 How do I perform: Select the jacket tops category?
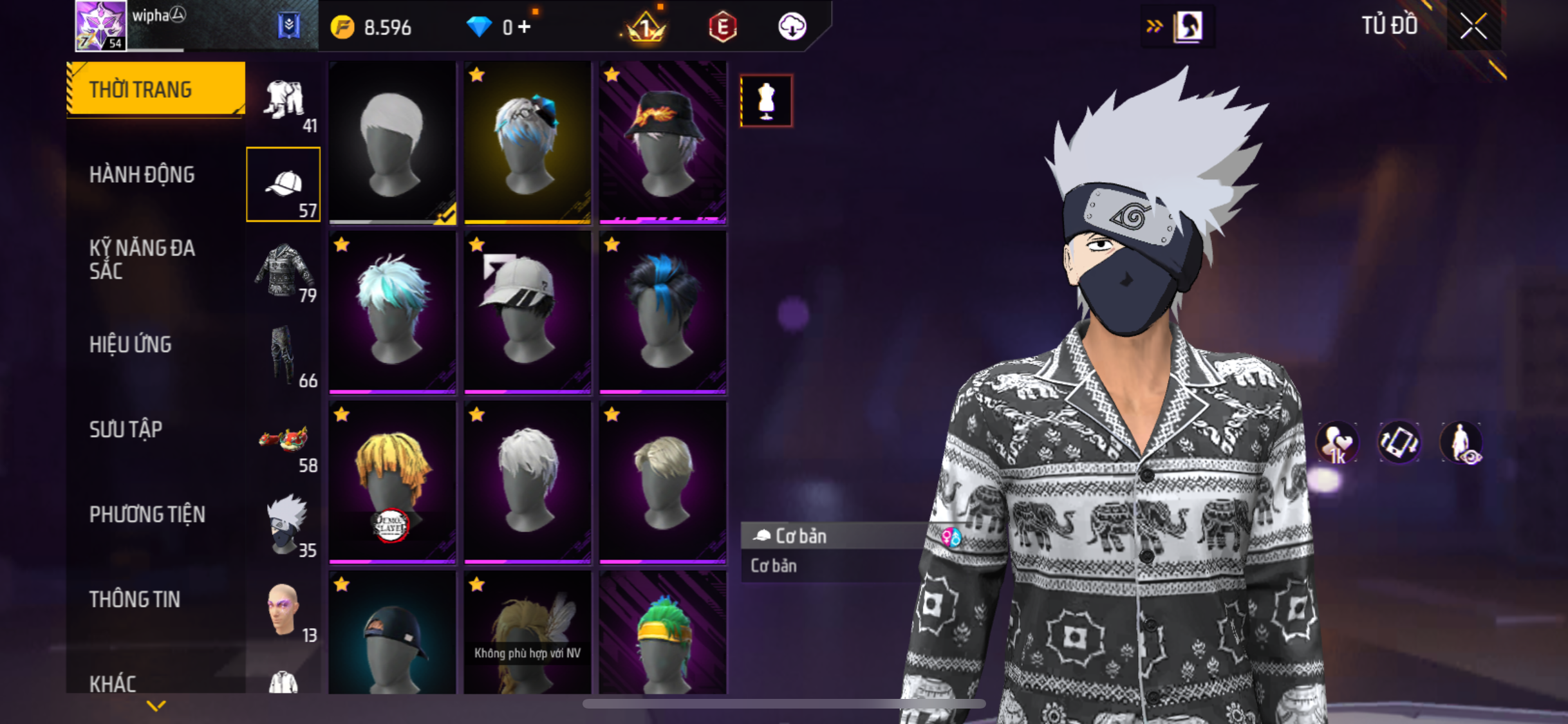(284, 271)
